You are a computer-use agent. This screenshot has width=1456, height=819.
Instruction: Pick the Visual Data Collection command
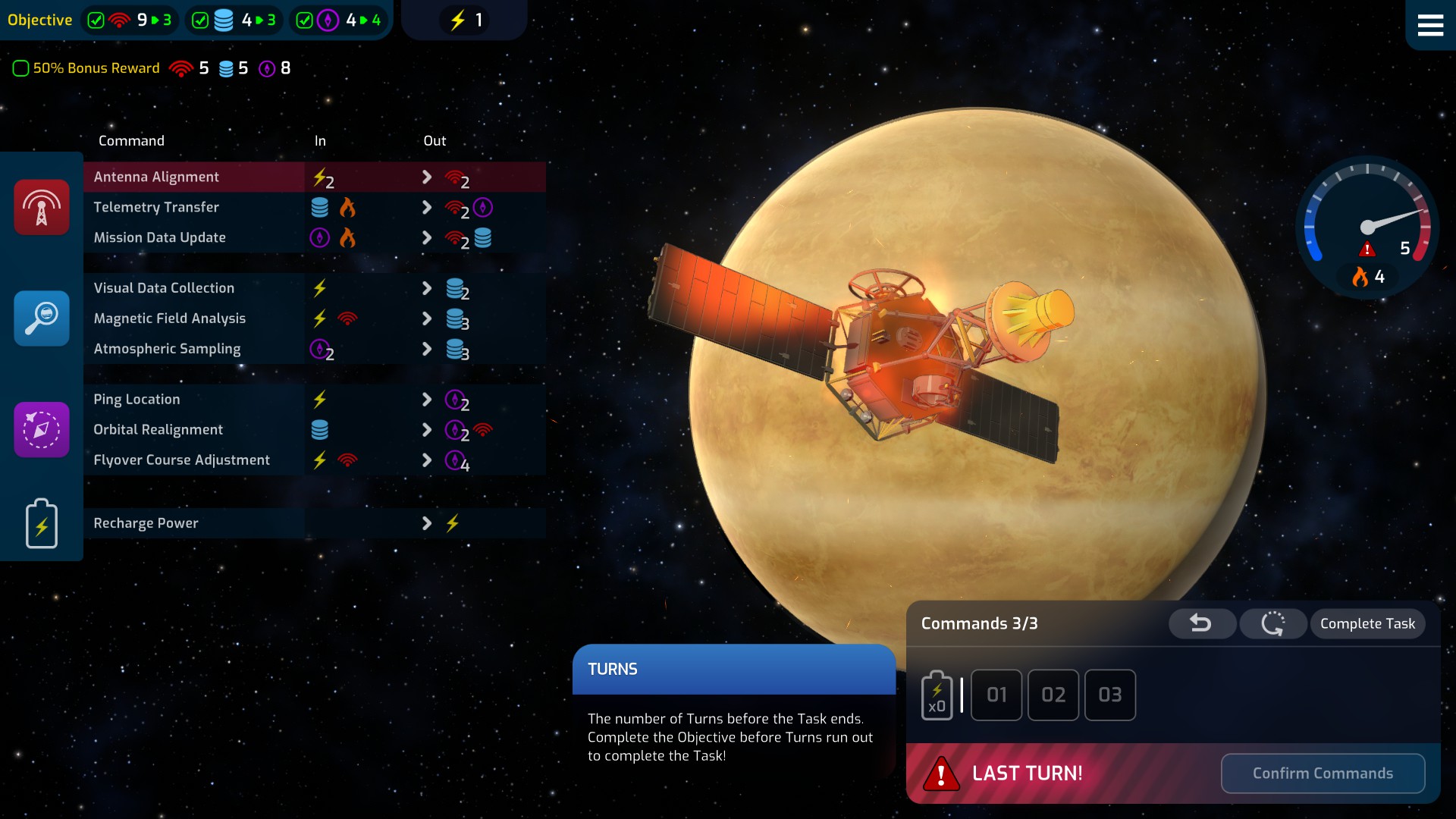(164, 288)
